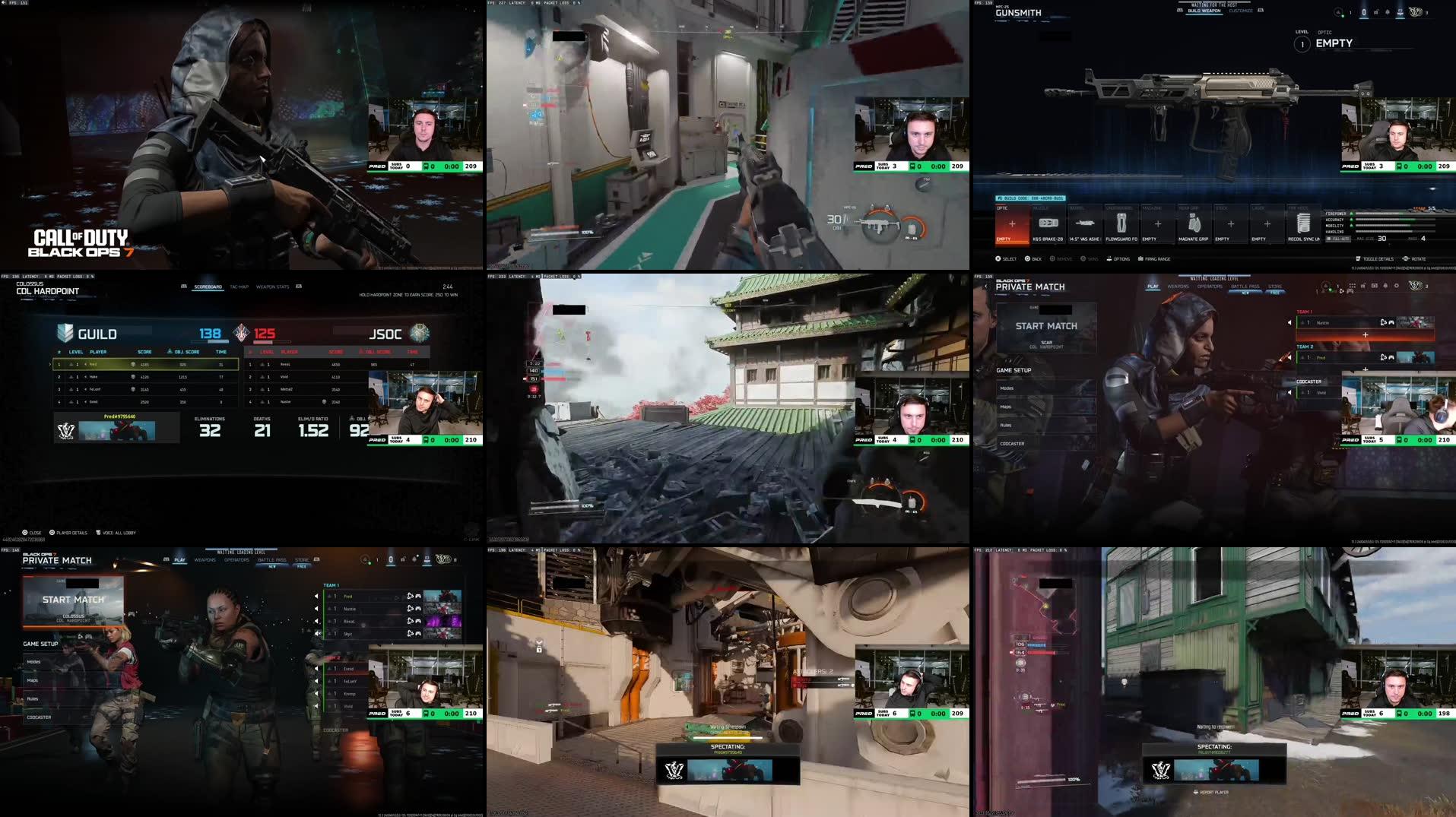Mute Vivid on Team 2 roster
Image resolution: width=1456 pixels, height=817 pixels.
pyautogui.click(x=315, y=705)
